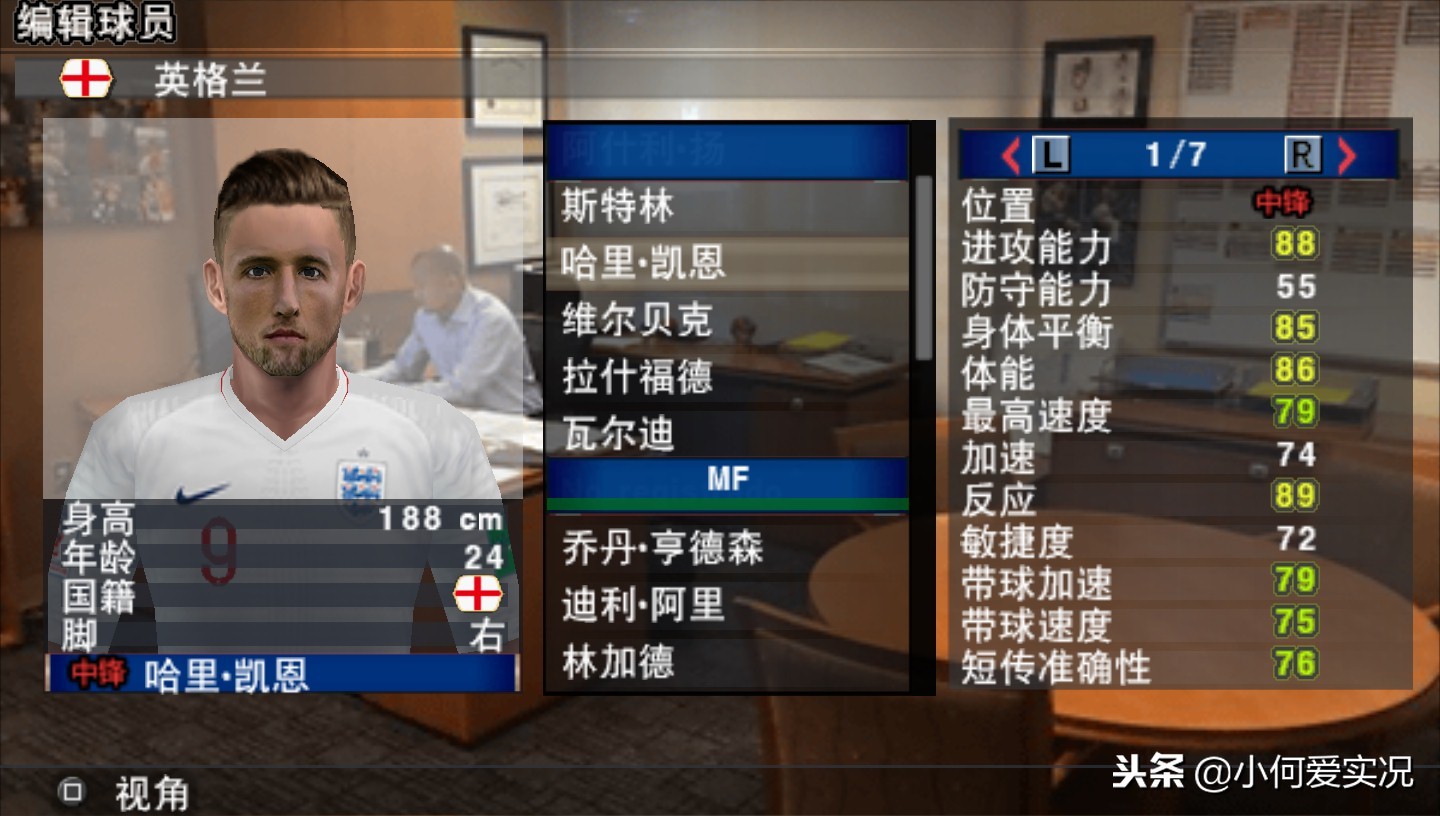This screenshot has width=1440, height=816.
Task: Select 乔丹·亨德森 under the MF section
Action: (x=663, y=547)
